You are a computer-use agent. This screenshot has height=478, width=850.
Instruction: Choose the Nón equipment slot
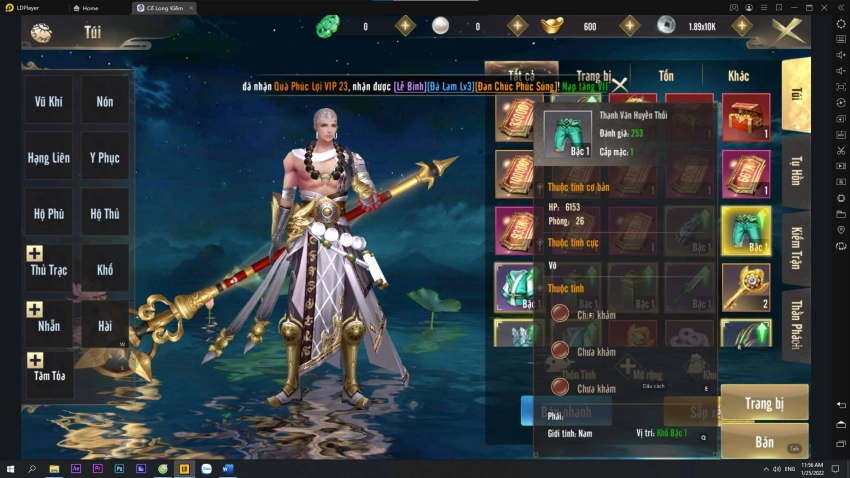pos(104,101)
